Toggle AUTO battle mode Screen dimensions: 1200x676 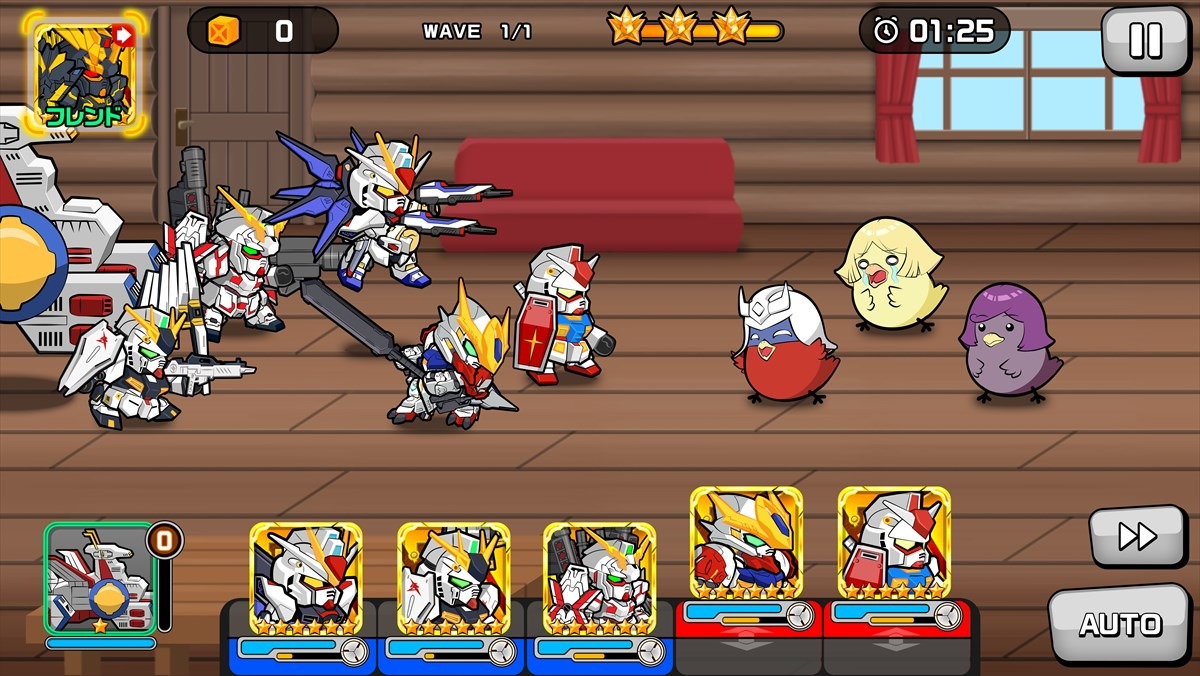[1119, 624]
